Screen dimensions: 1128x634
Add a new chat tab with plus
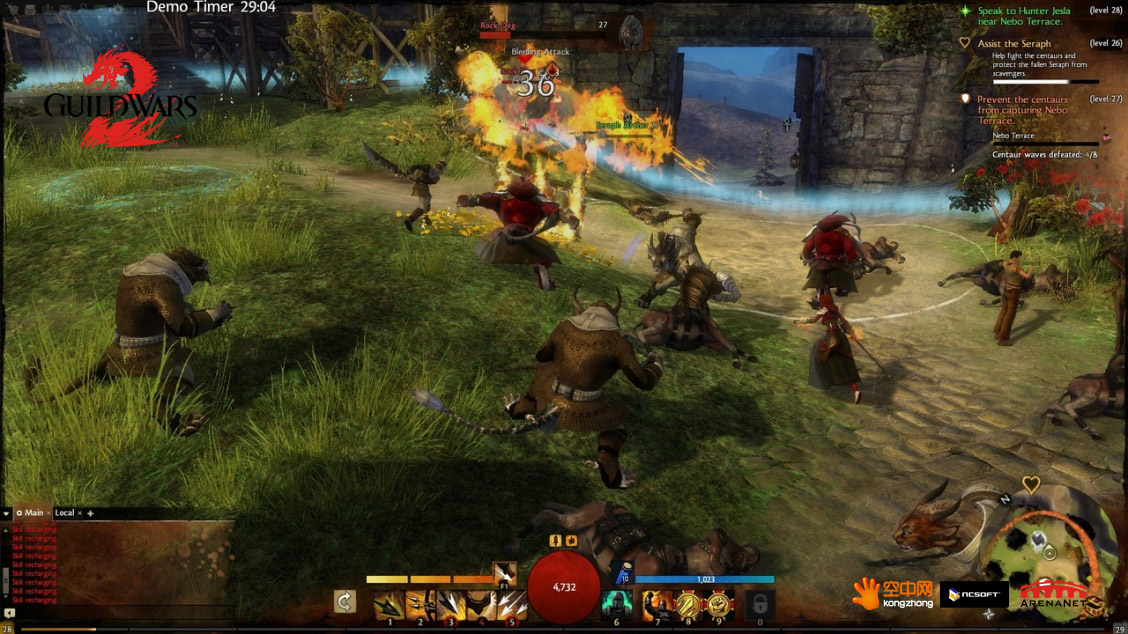tap(90, 513)
